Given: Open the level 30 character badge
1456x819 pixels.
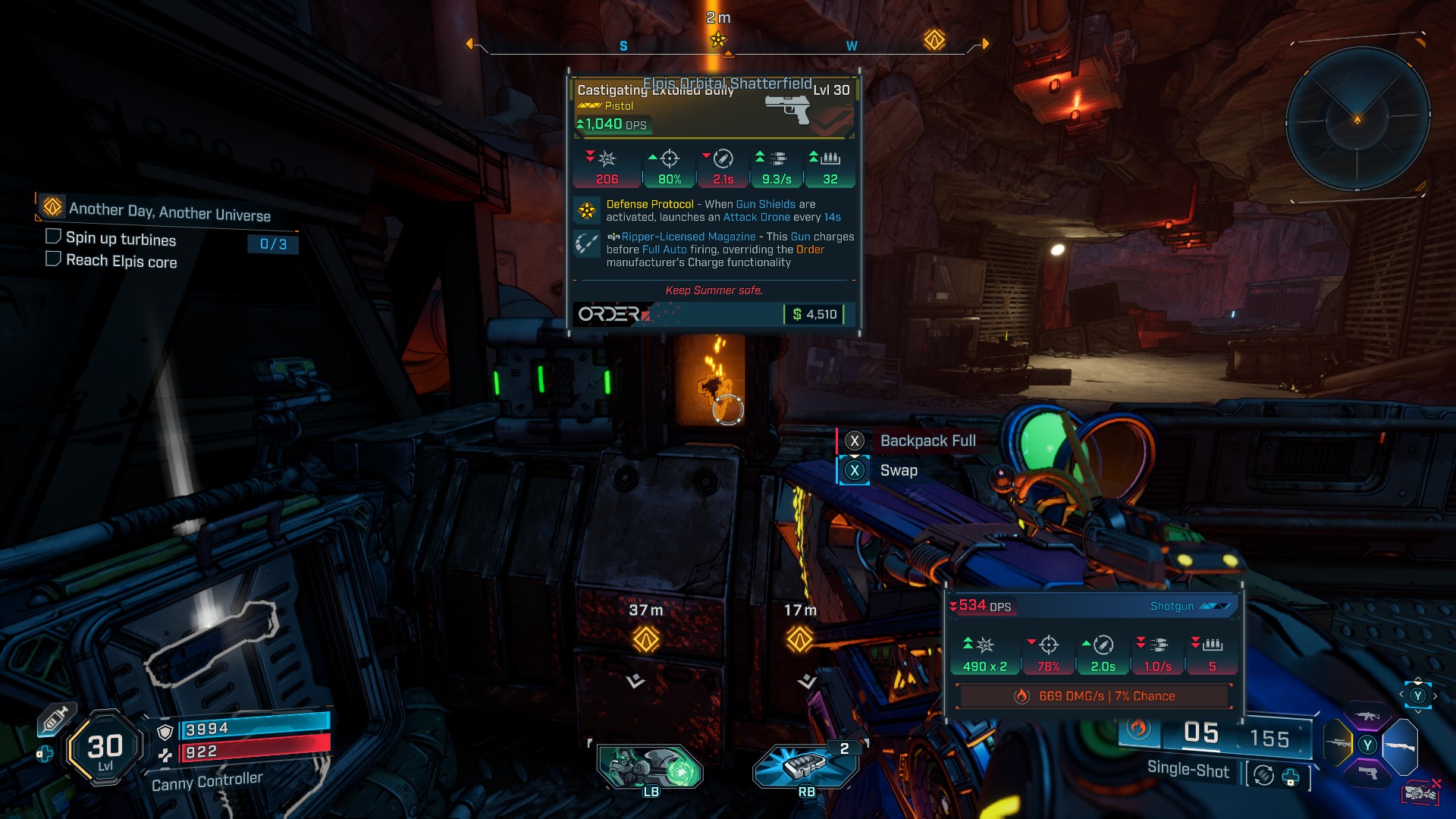Looking at the screenshot, I should pyautogui.click(x=105, y=749).
